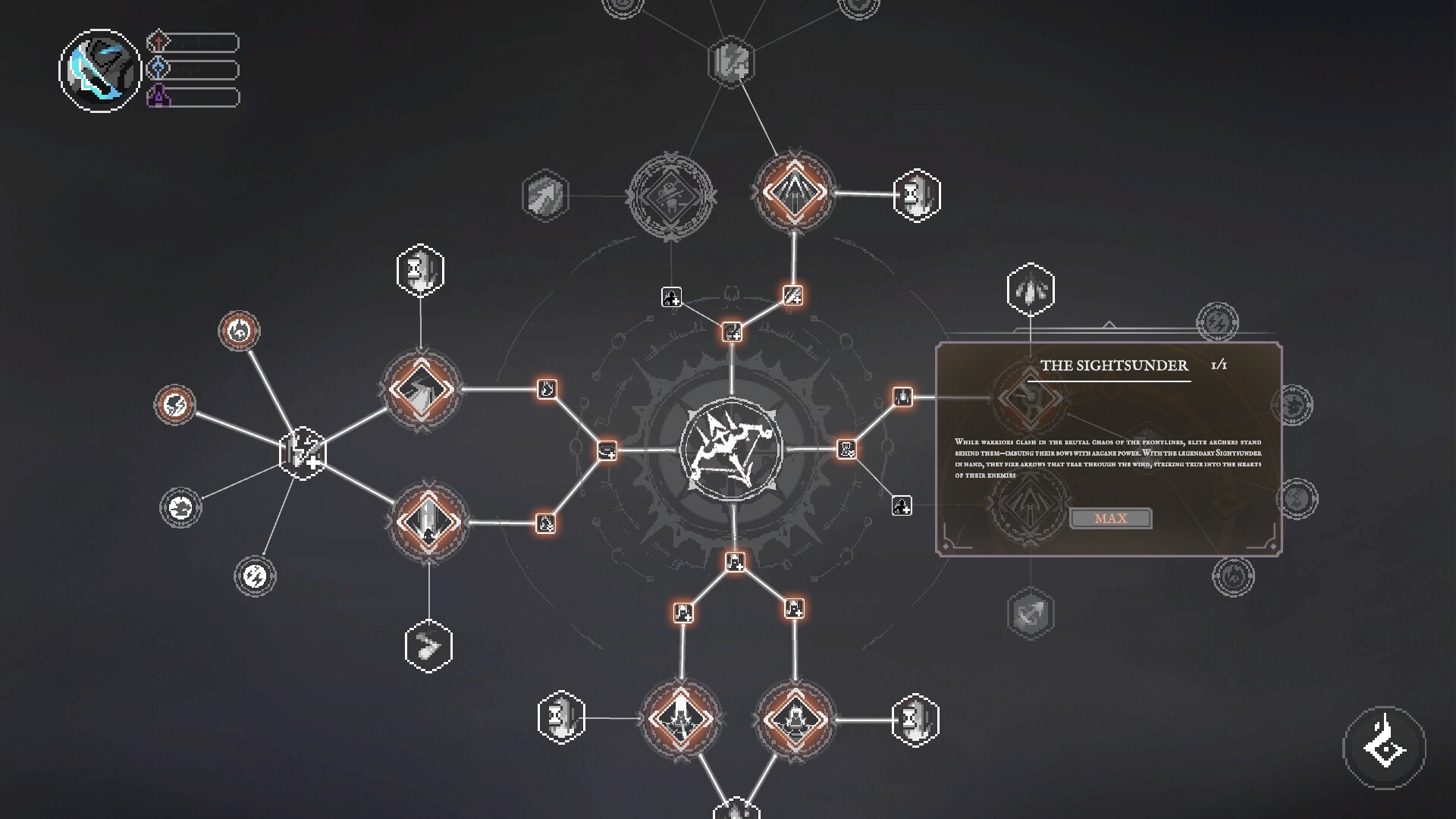Select the grayed-out archer skill node at top center
Screen dimensions: 1456x819
click(670, 196)
